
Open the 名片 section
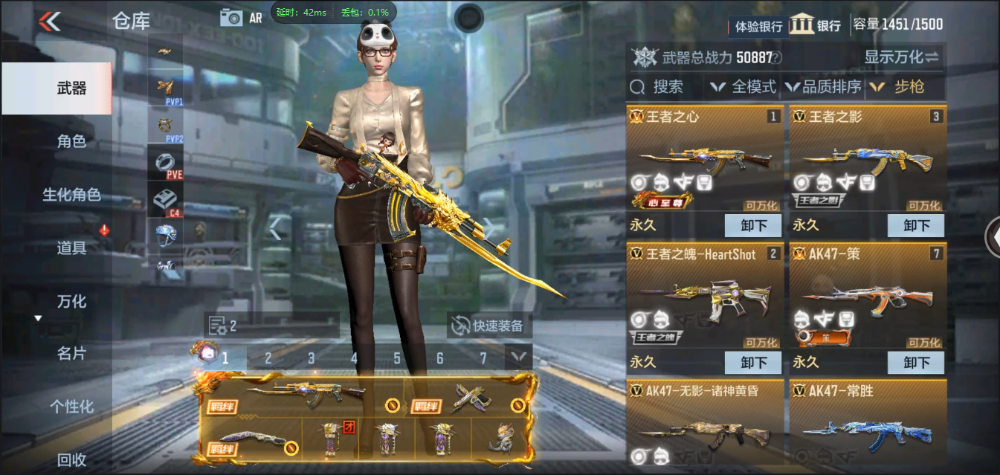(70, 353)
